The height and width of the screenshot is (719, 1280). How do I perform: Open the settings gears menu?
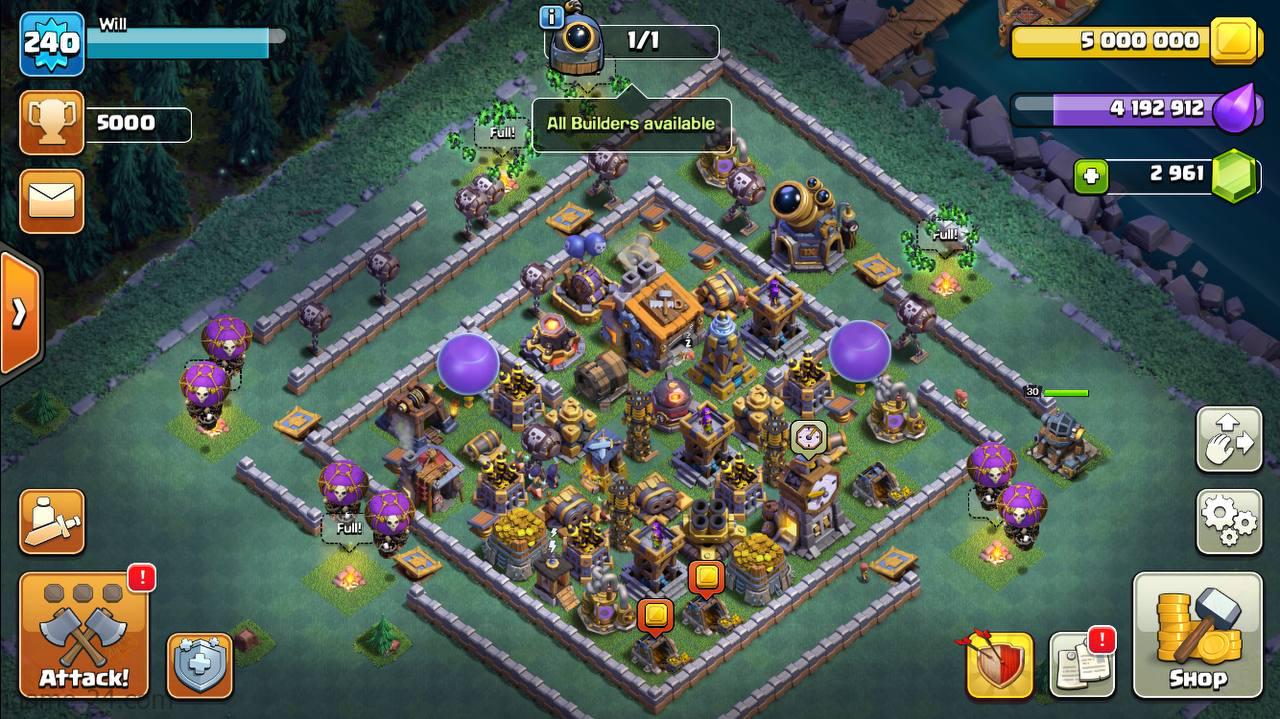coord(1228,521)
